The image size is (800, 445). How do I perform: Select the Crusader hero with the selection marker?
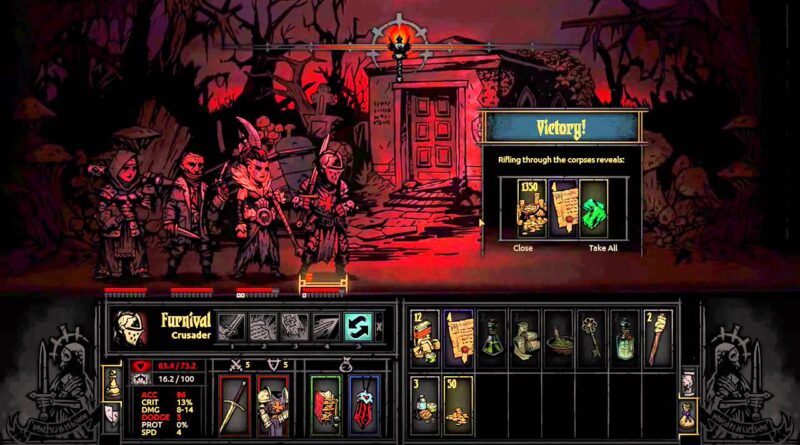click(x=325, y=220)
